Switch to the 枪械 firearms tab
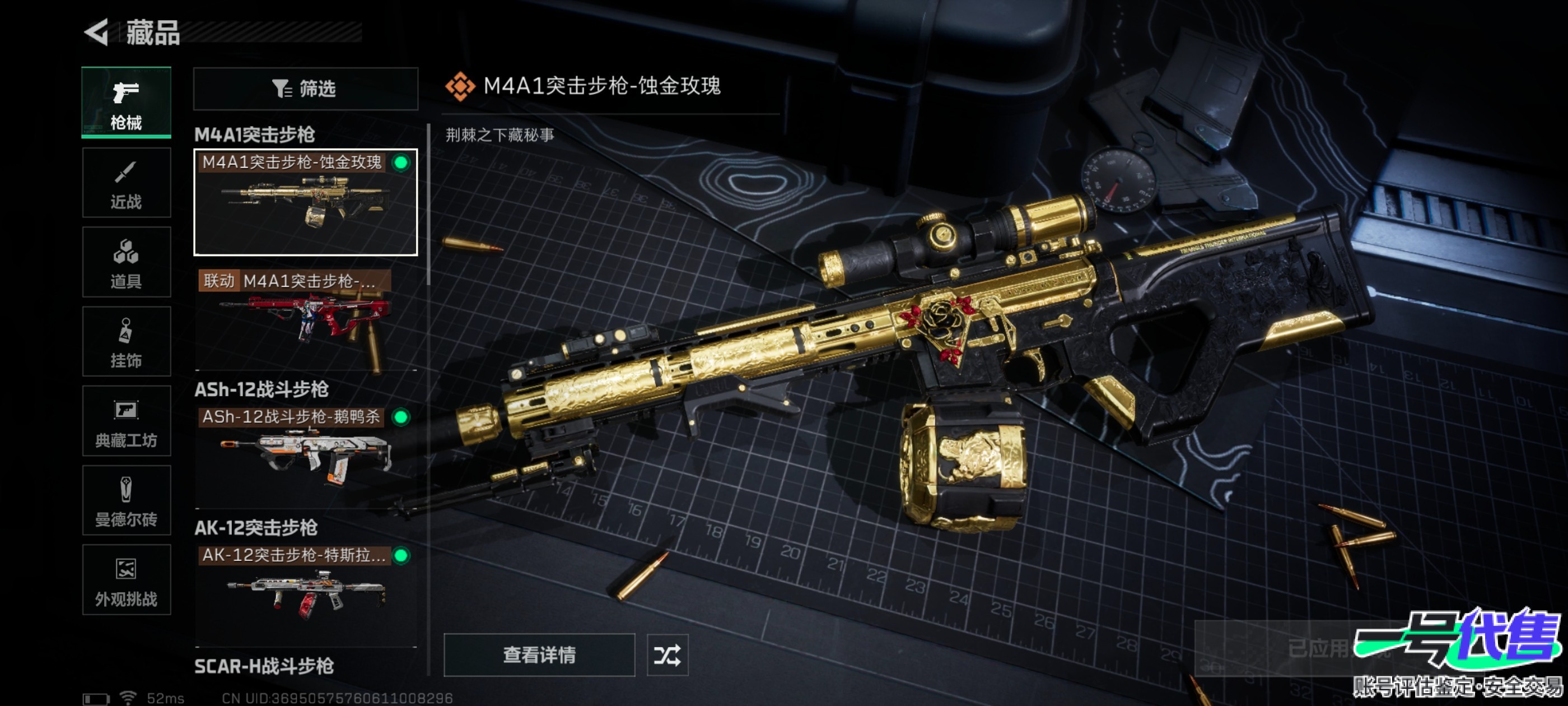 point(126,103)
